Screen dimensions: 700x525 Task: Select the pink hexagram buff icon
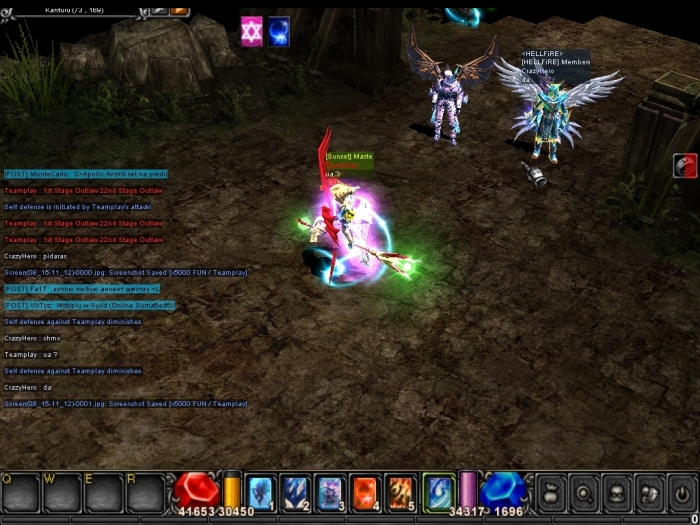coord(251,32)
